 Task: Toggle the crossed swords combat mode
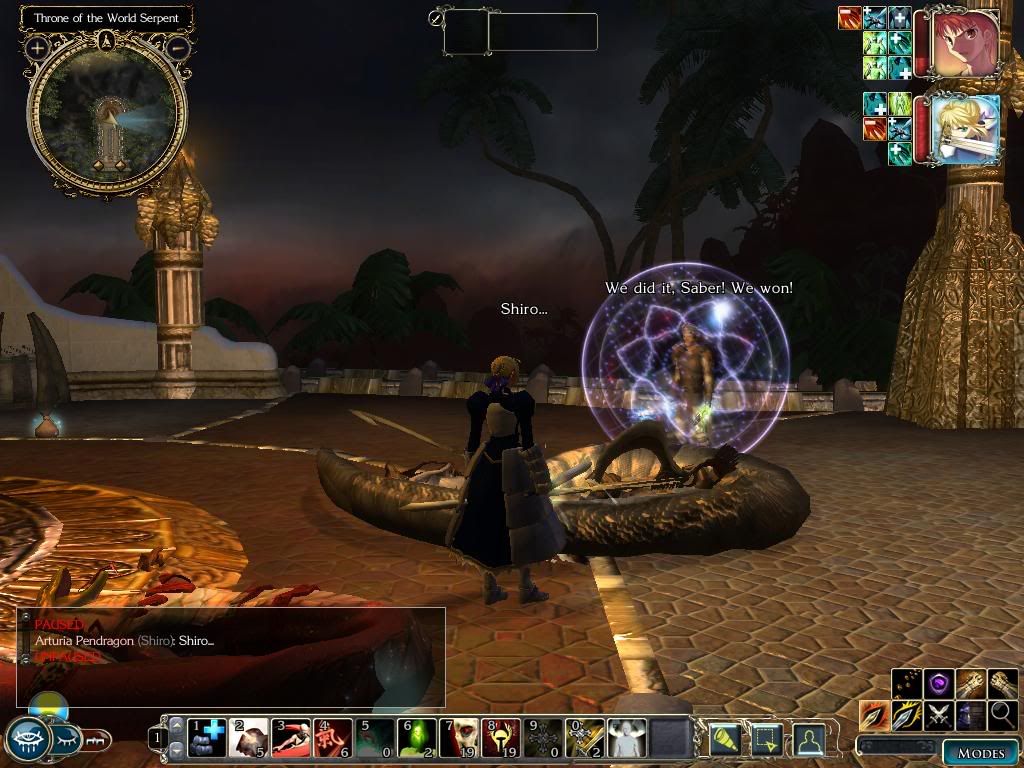(938, 715)
